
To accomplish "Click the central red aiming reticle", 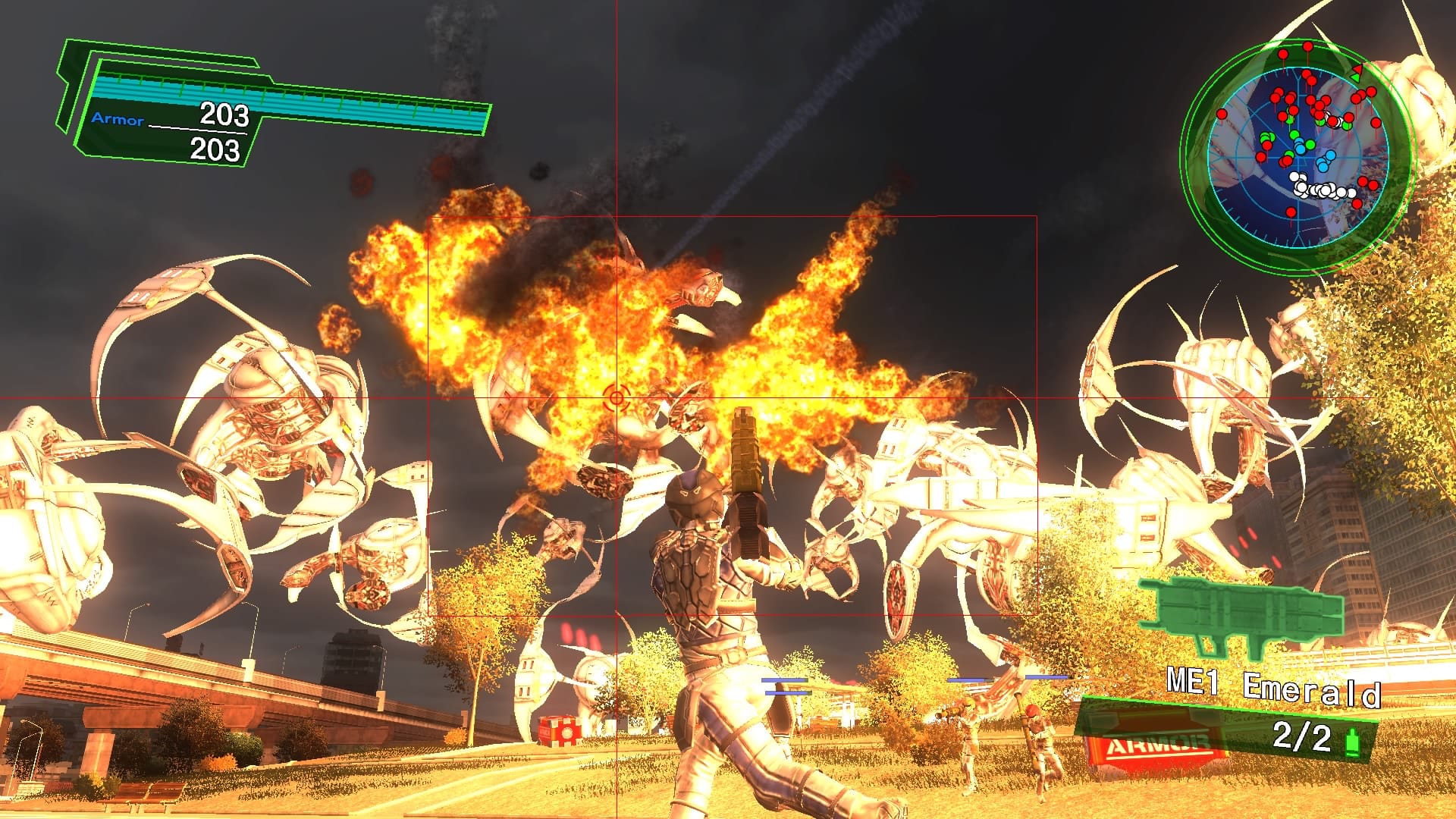I will click(616, 396).
